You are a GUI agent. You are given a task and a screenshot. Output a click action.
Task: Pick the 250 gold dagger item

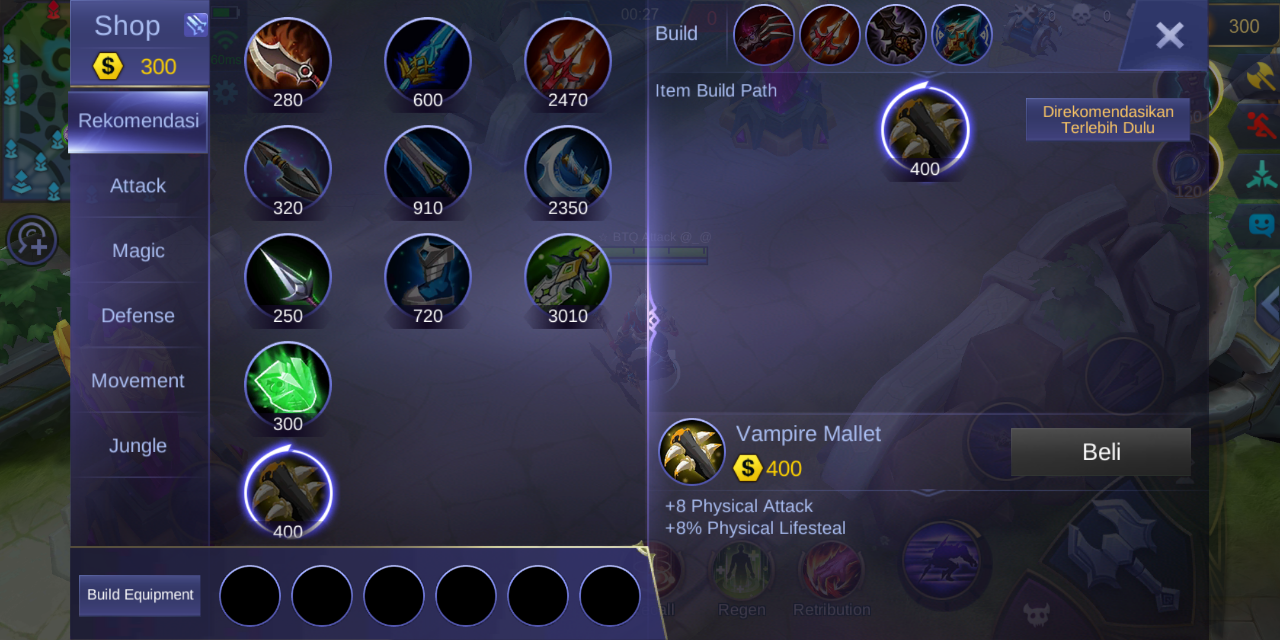[288, 276]
